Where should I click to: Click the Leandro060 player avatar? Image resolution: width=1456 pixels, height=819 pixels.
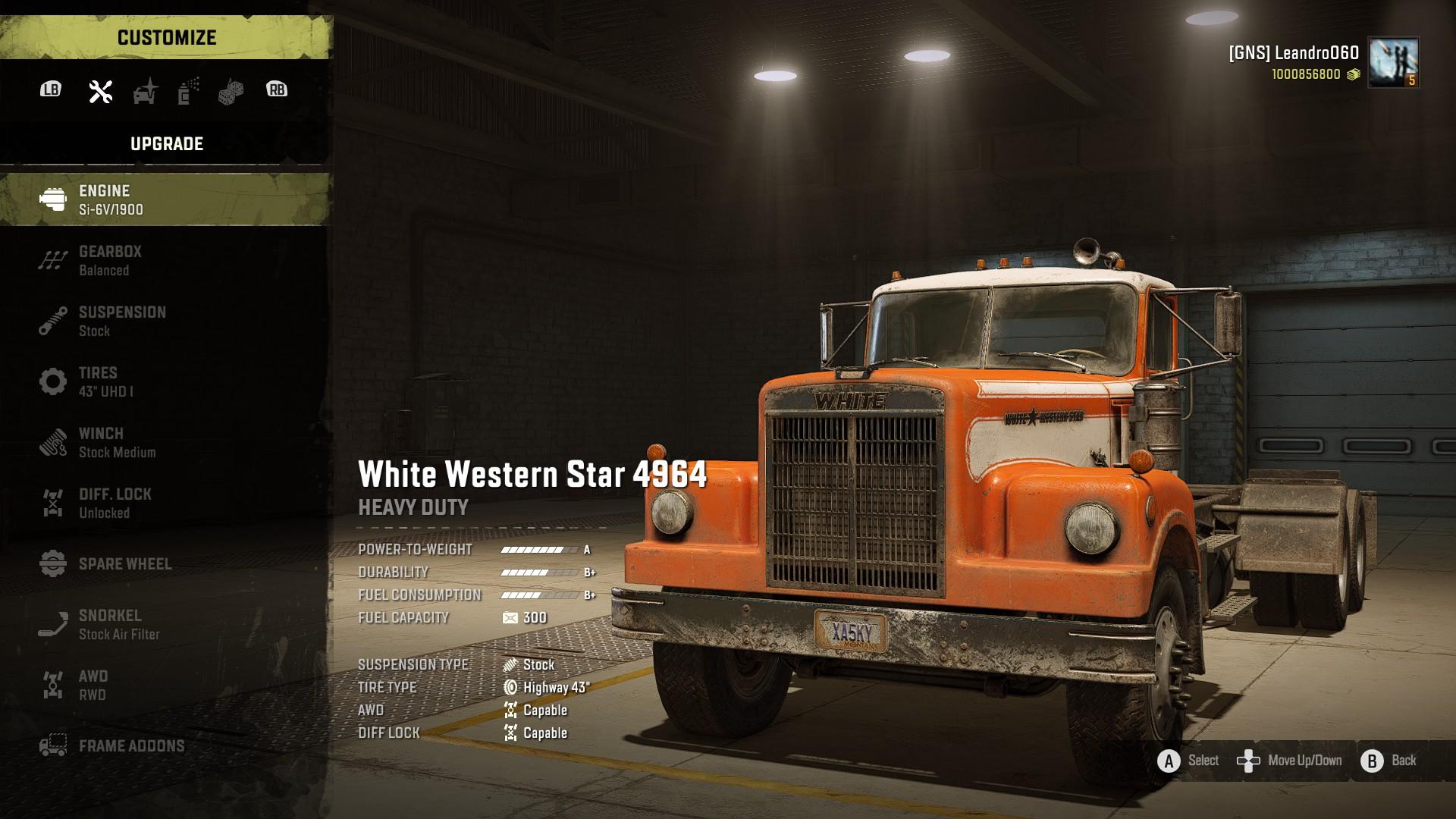[1393, 62]
